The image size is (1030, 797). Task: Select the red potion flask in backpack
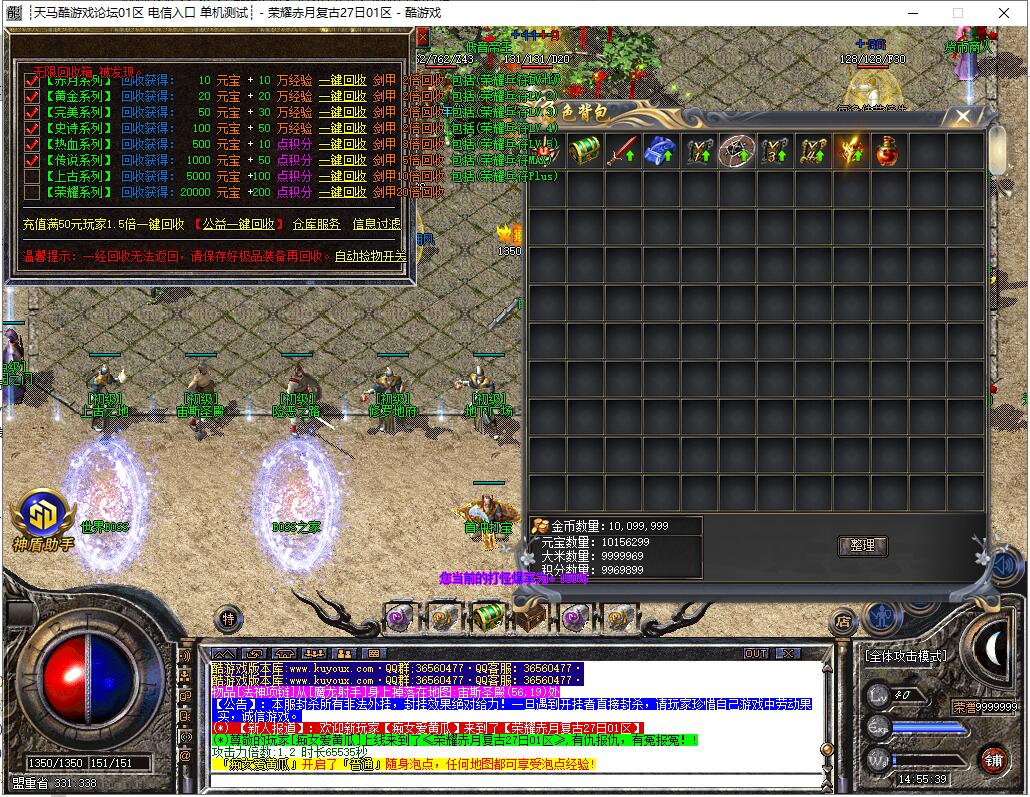(887, 151)
